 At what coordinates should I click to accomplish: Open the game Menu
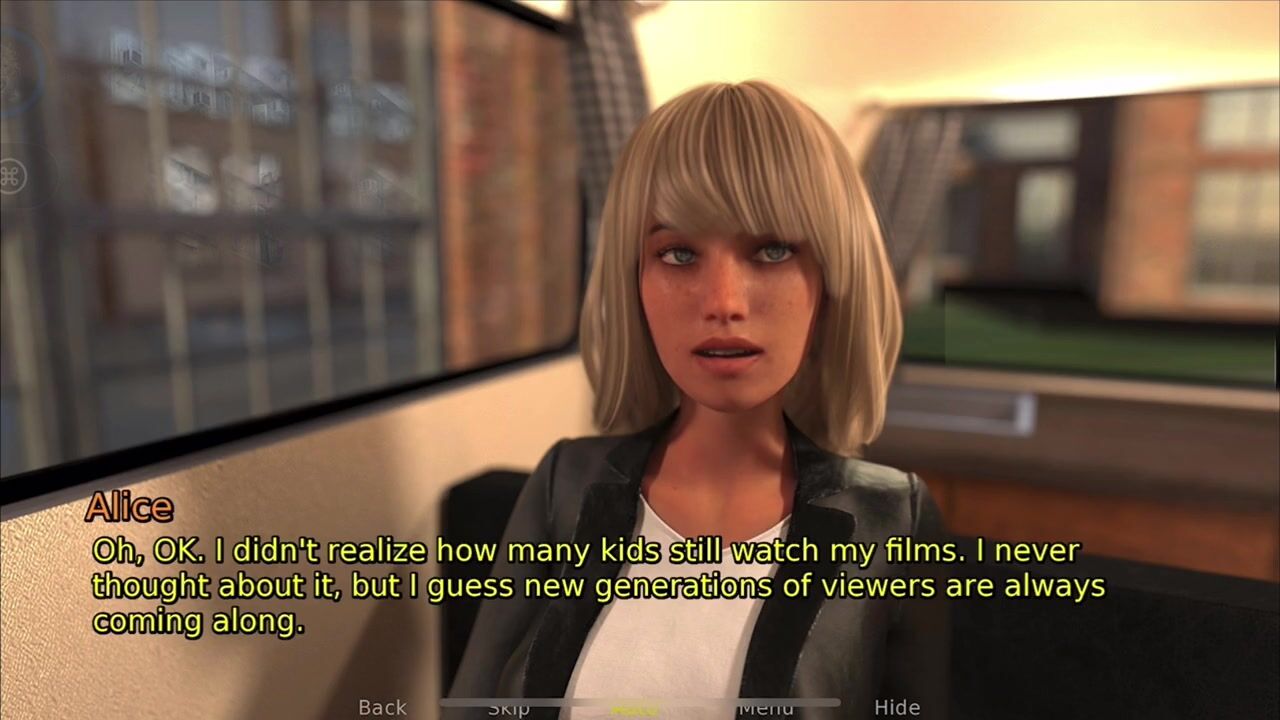click(765, 708)
